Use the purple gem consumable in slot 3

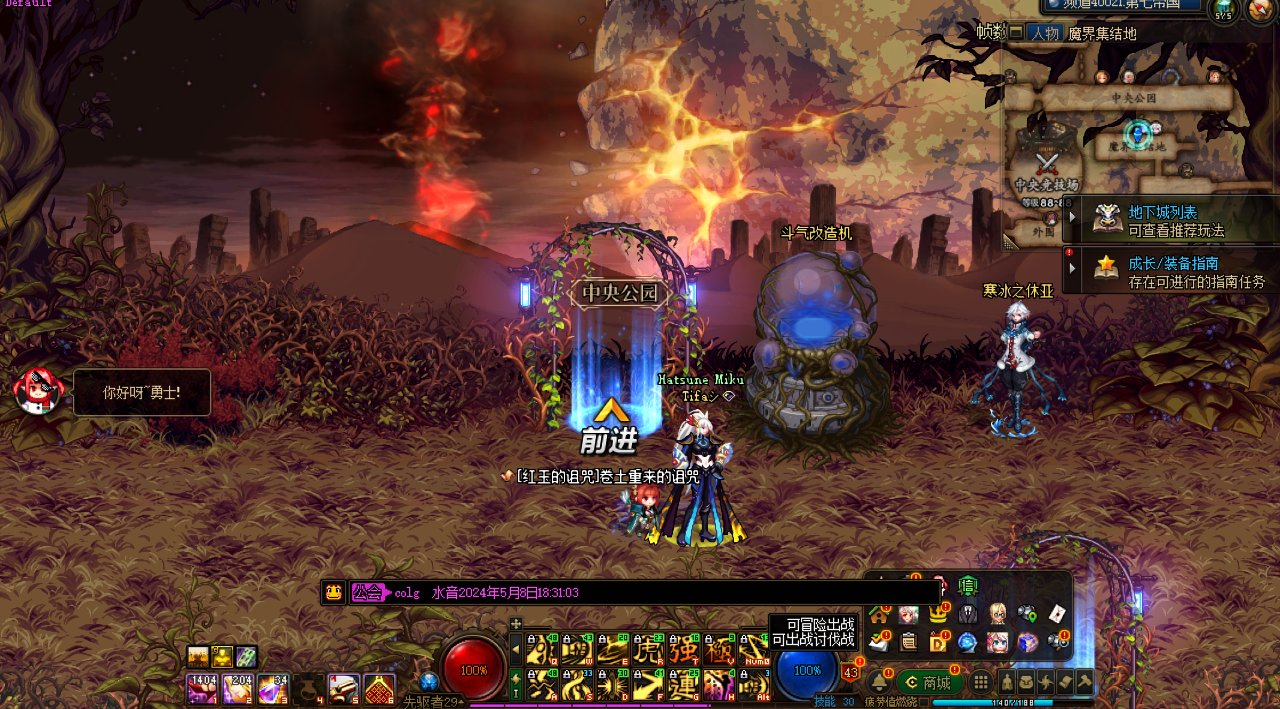[x=271, y=689]
